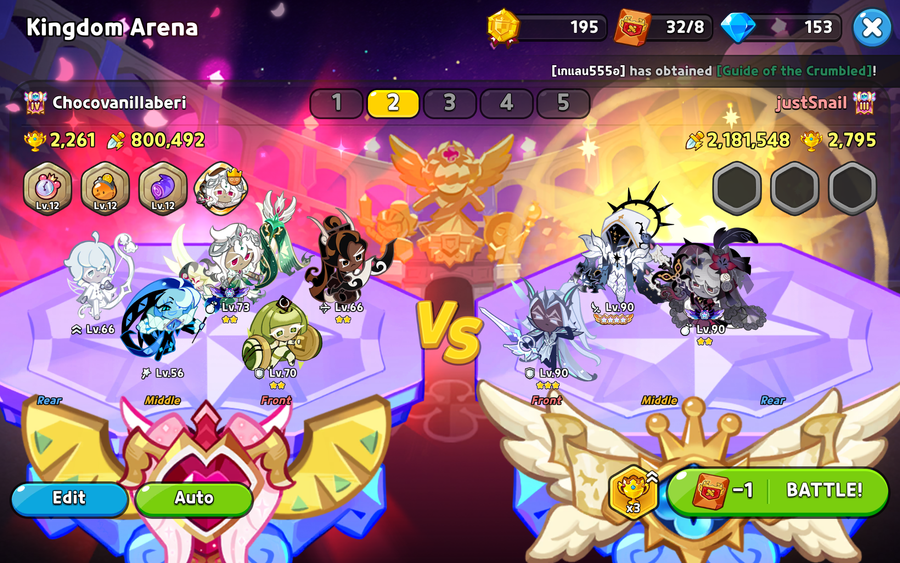Tap the gold arena medal icon
The height and width of the screenshot is (563, 900).
[503, 27]
